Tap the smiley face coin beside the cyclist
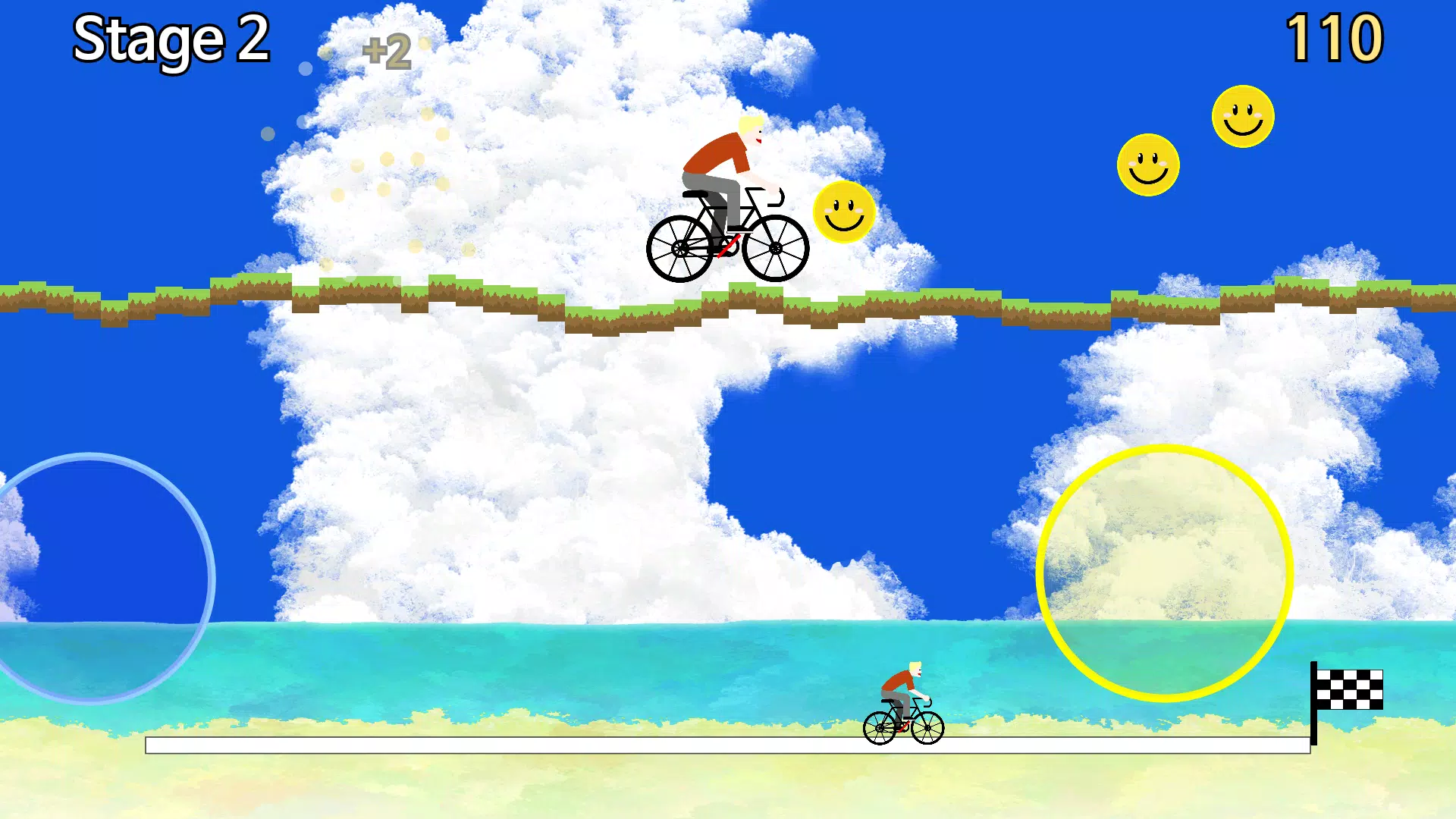The height and width of the screenshot is (819, 1456). [x=843, y=215]
